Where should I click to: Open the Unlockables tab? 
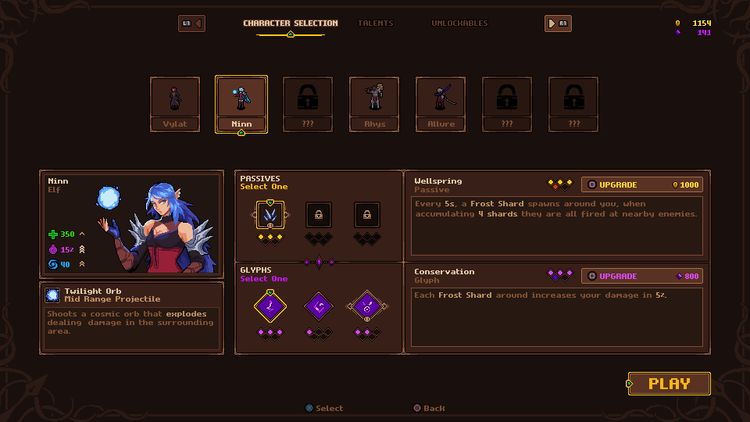click(459, 23)
